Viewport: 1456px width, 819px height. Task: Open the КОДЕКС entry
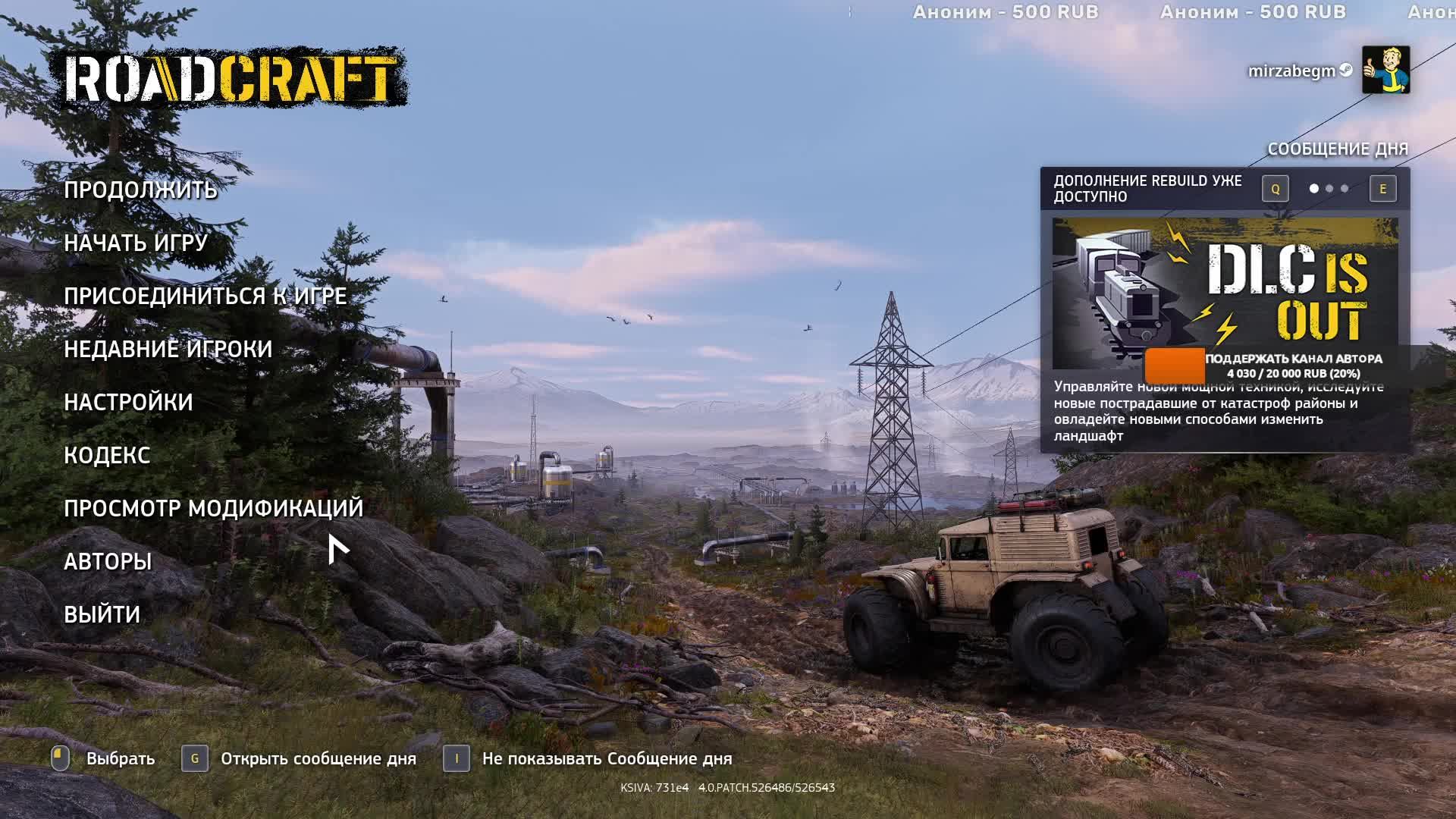(107, 455)
